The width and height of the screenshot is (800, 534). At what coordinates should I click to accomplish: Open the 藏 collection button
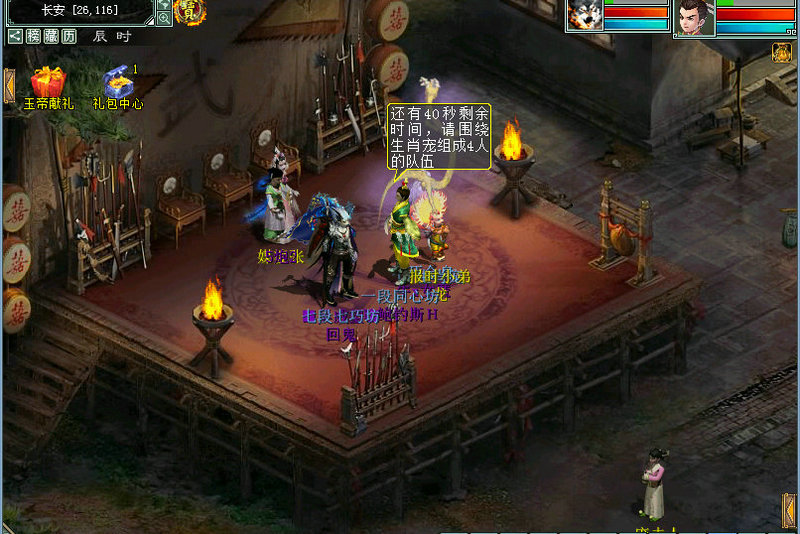(x=50, y=36)
